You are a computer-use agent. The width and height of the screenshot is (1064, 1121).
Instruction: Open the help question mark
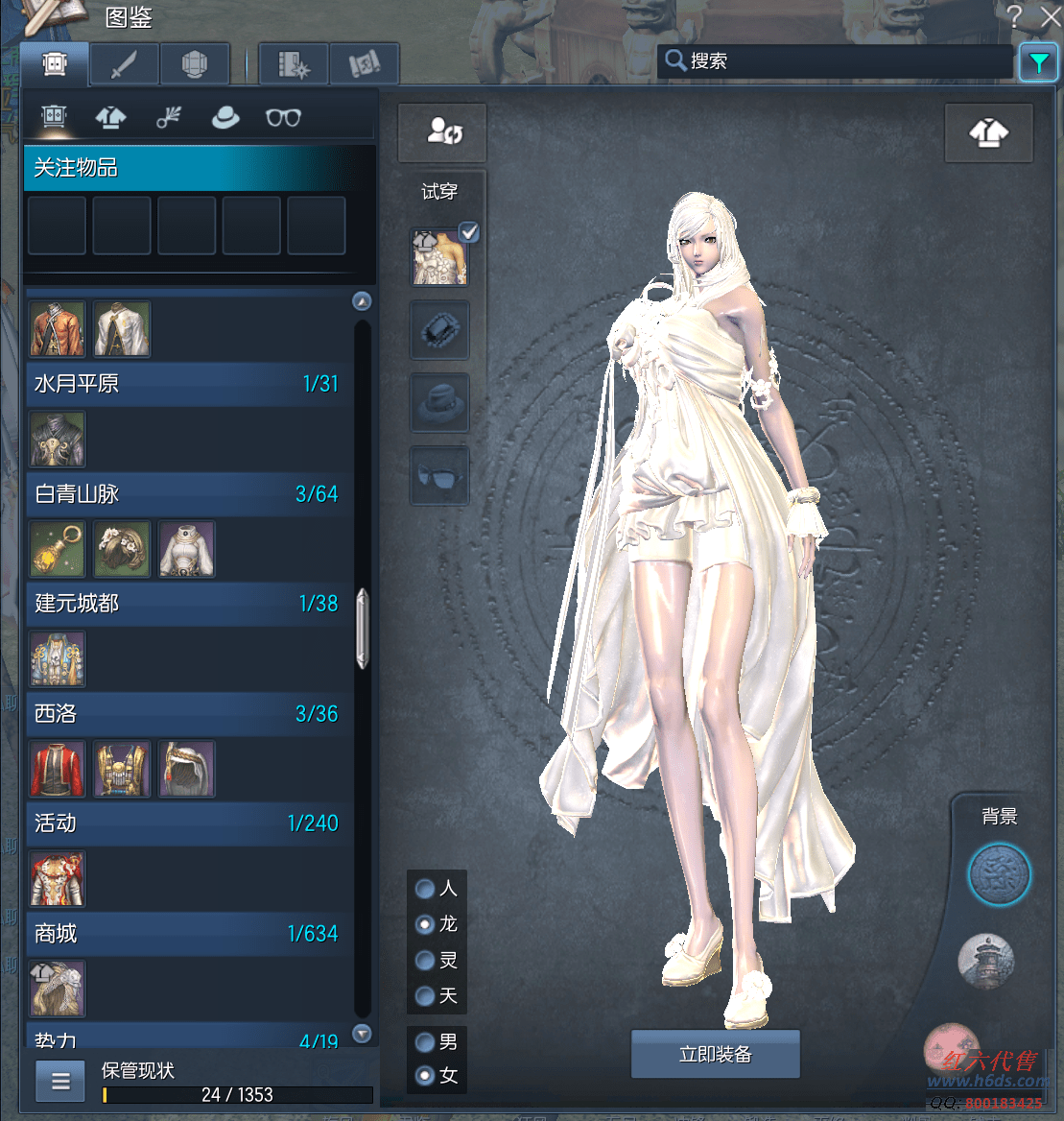pyautogui.click(x=1014, y=16)
